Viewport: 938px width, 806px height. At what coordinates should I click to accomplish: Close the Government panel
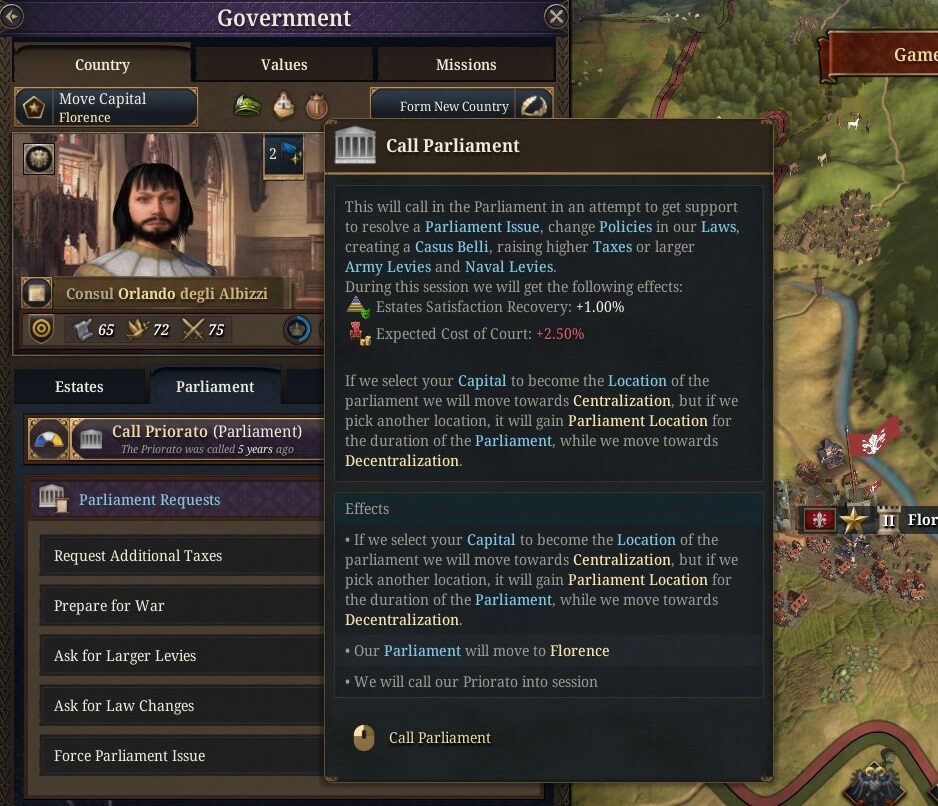coord(556,17)
